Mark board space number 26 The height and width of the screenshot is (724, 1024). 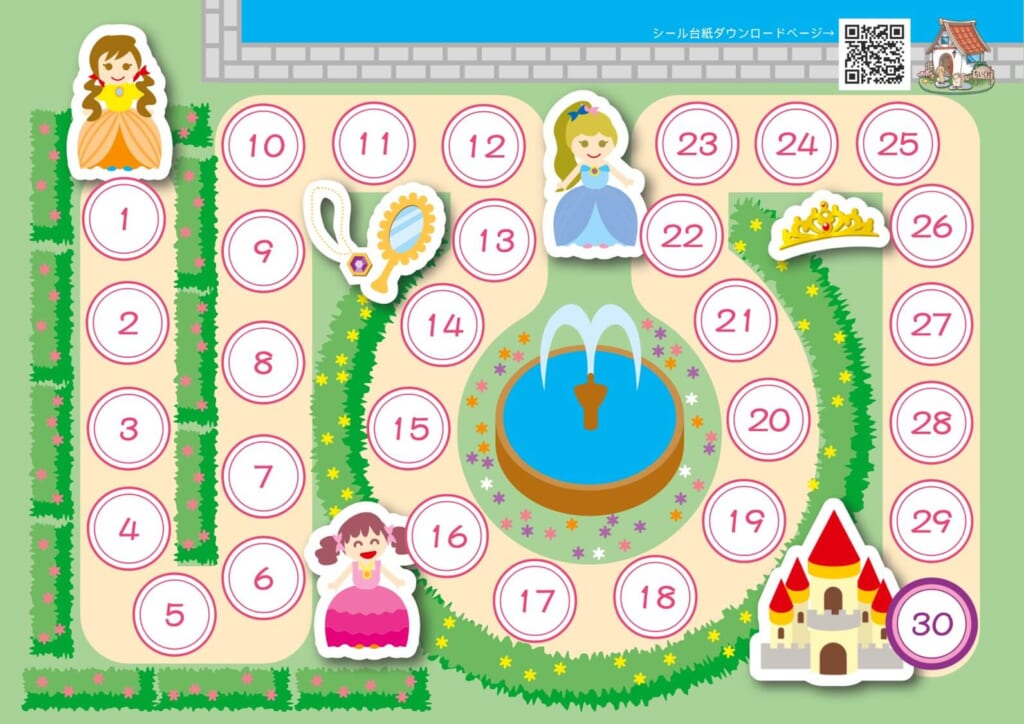tap(932, 226)
